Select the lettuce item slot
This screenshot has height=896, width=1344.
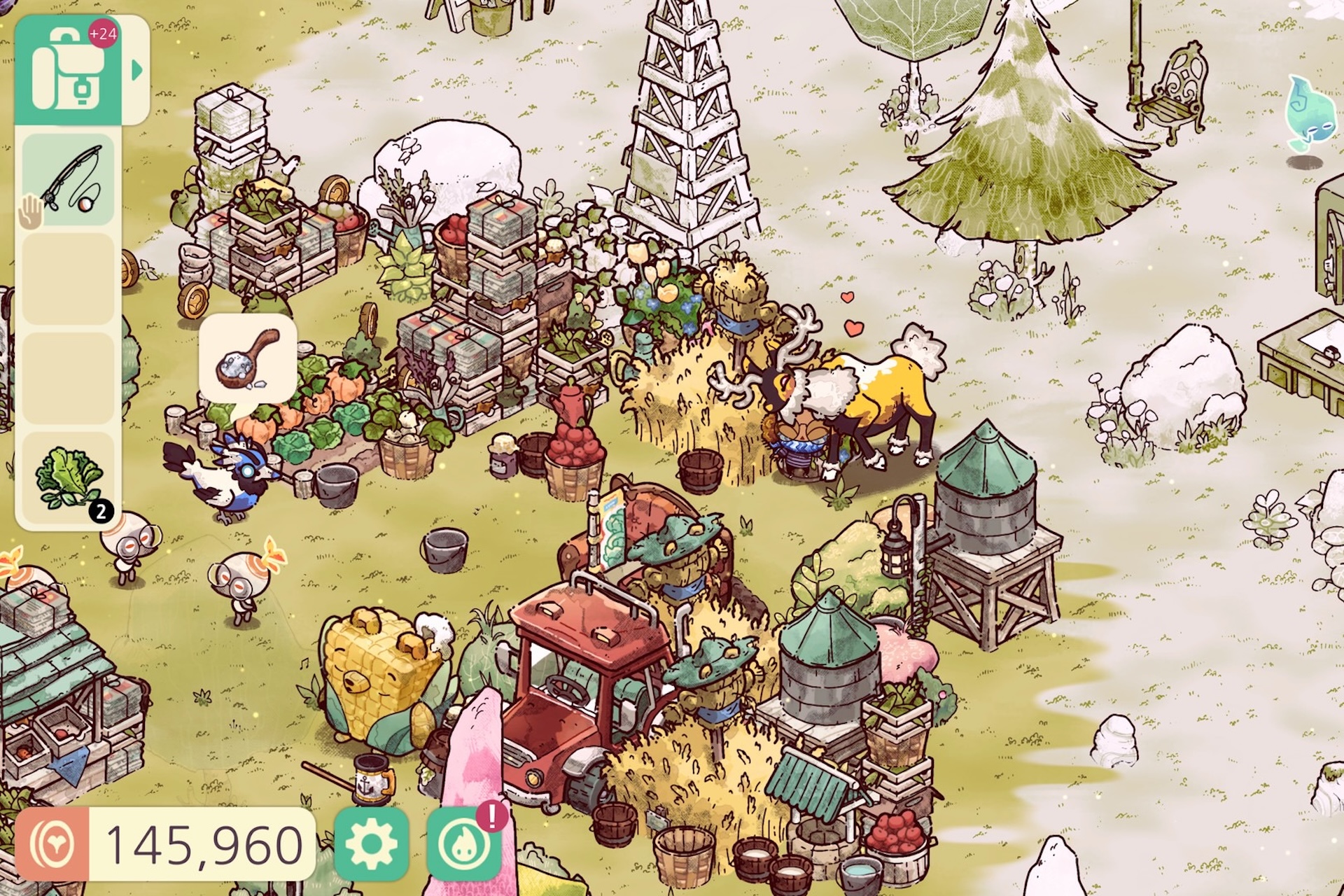pos(69,478)
